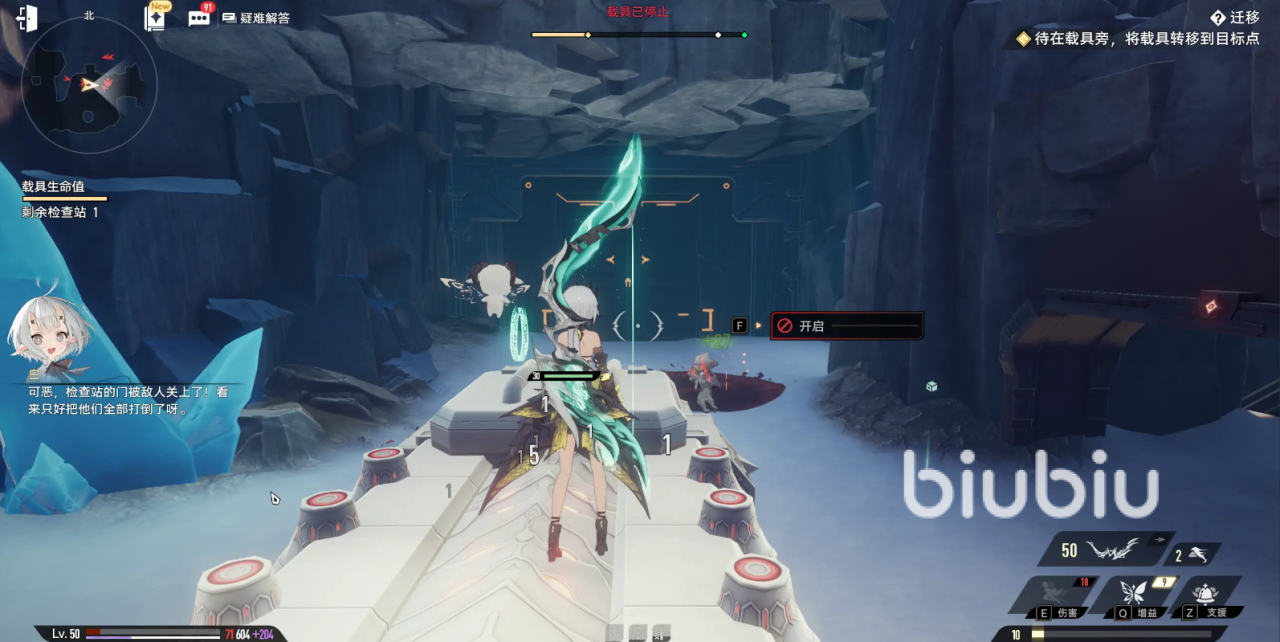This screenshot has height=642, width=1280.
Task: Select the bow weapon slot showing 50
Action: pos(1100,550)
